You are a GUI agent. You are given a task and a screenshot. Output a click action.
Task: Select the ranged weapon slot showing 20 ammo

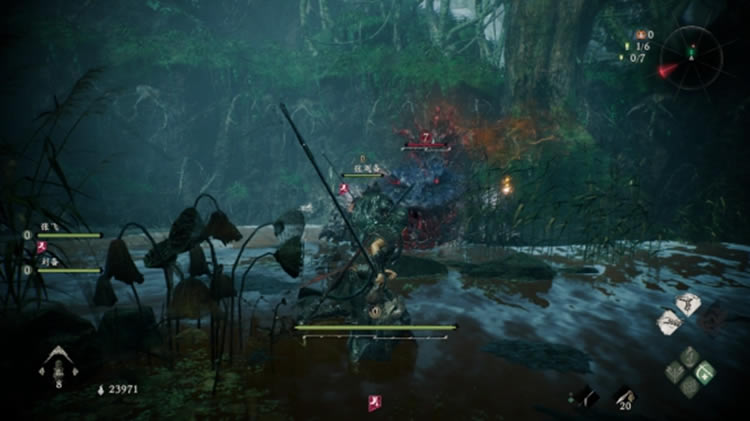click(623, 396)
